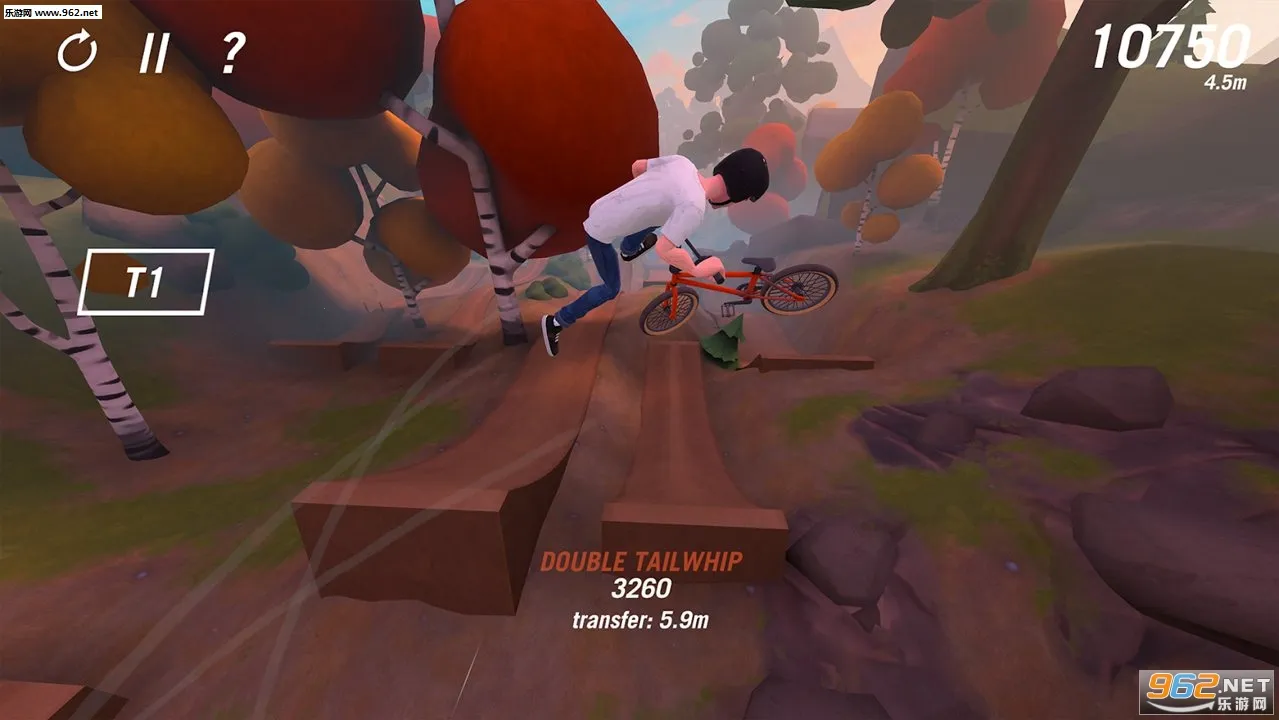Viewport: 1279px width, 720px height.
Task: Pause the game
Action: tap(153, 52)
